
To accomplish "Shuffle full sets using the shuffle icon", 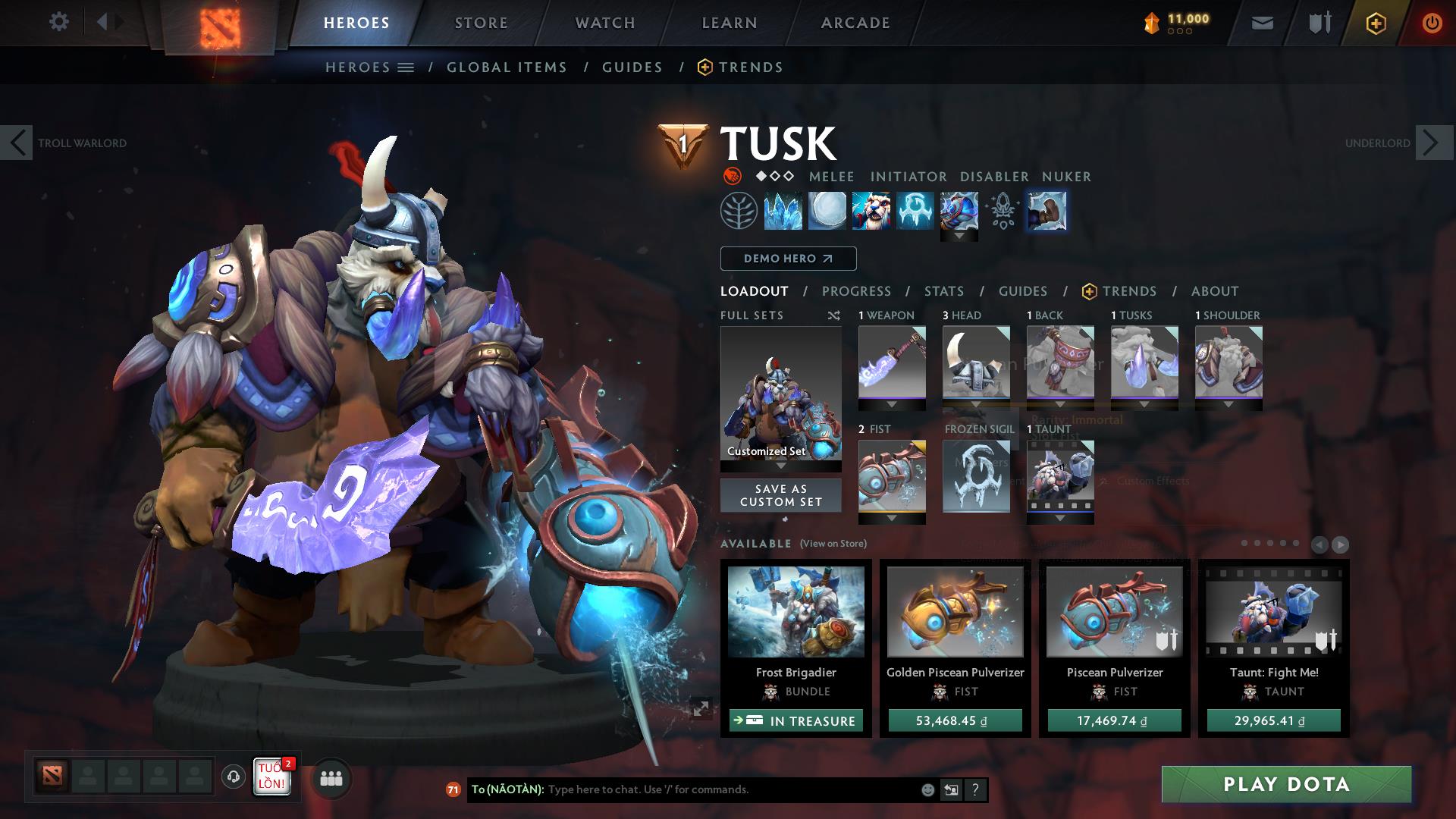I will pyautogui.click(x=834, y=315).
